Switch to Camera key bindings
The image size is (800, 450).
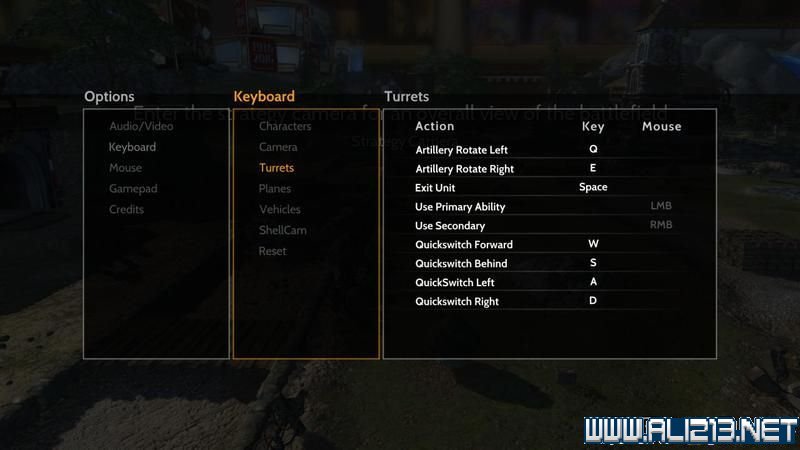[278, 147]
